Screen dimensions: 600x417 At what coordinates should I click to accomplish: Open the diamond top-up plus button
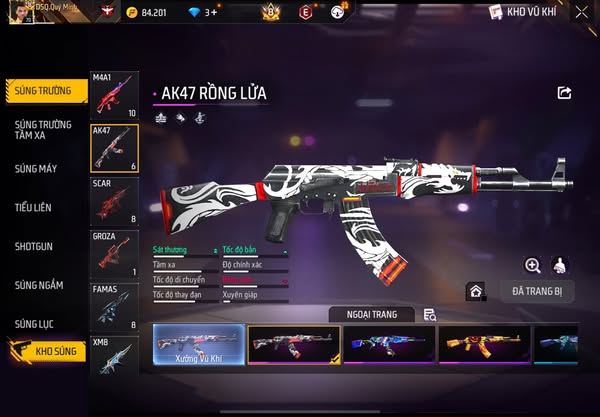click(211, 13)
